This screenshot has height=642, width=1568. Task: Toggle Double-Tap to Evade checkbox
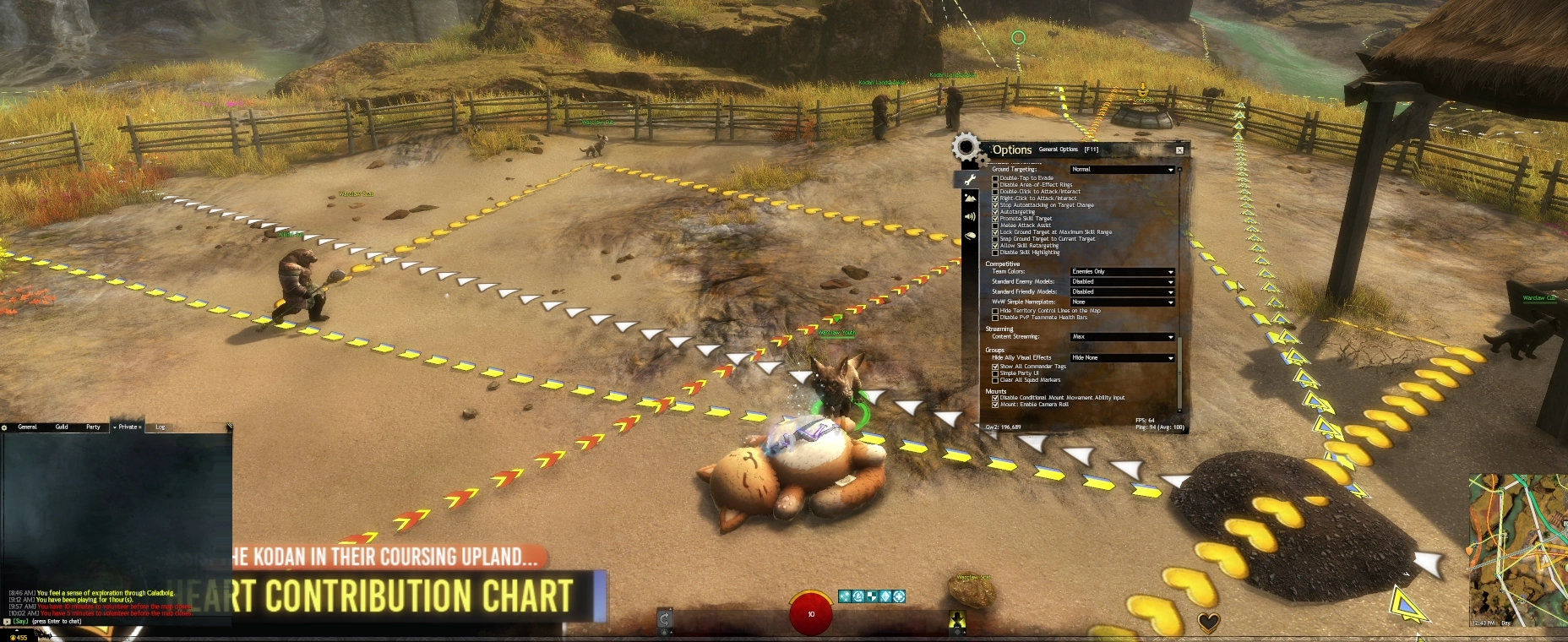click(x=995, y=178)
